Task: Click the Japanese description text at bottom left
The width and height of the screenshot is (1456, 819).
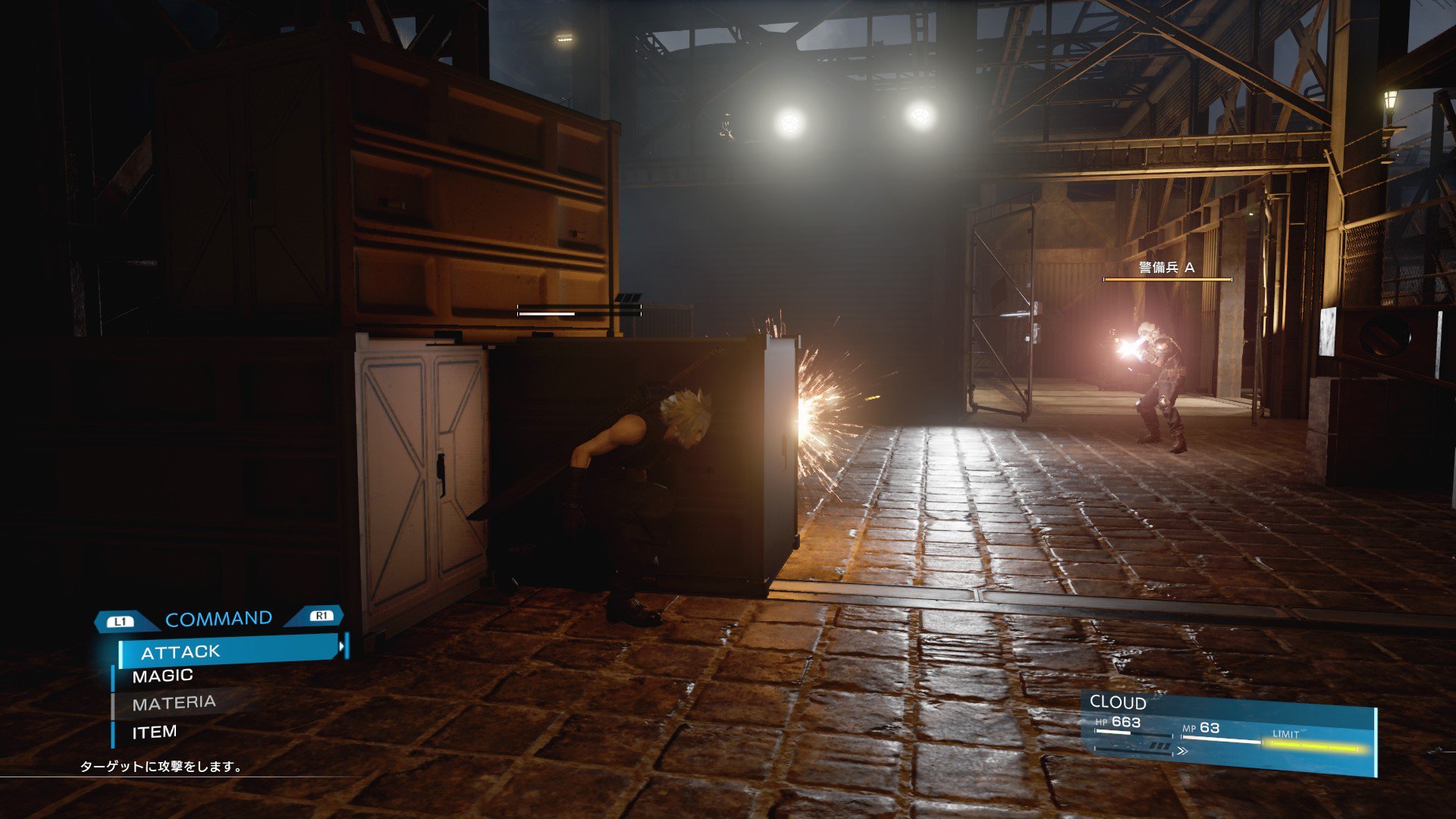Action: (x=158, y=767)
